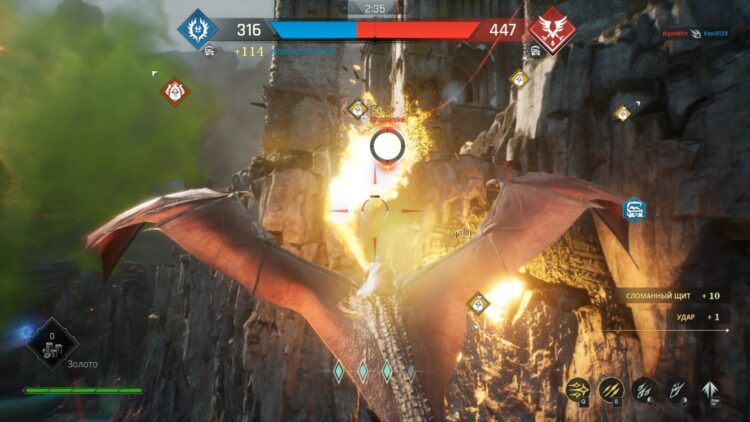Select the blue team emblem
This screenshot has height=422, width=750.
pyautogui.click(x=198, y=29)
